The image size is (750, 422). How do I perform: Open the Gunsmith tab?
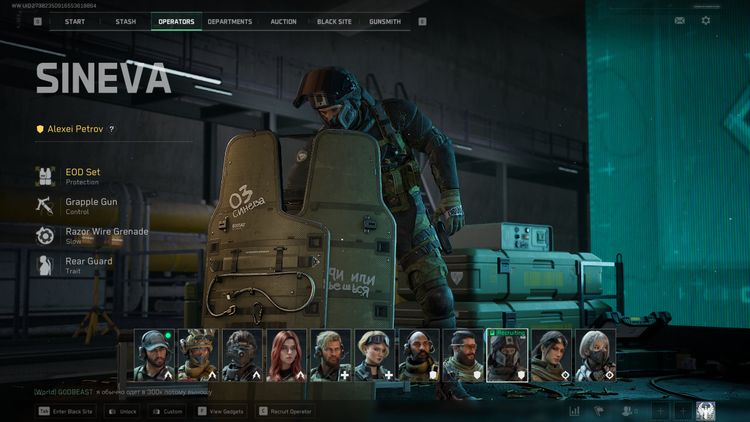385,21
